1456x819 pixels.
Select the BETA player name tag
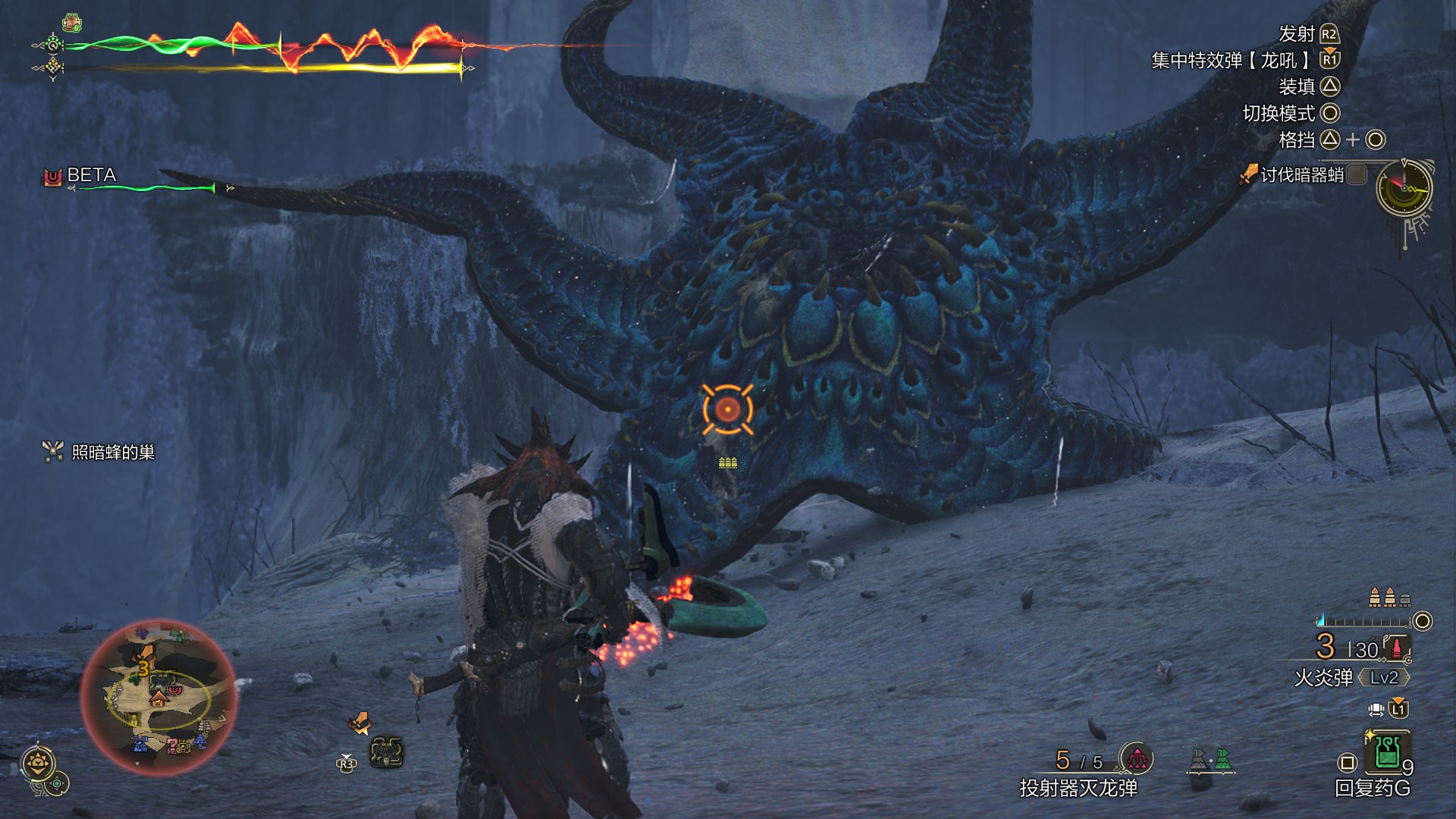[91, 175]
